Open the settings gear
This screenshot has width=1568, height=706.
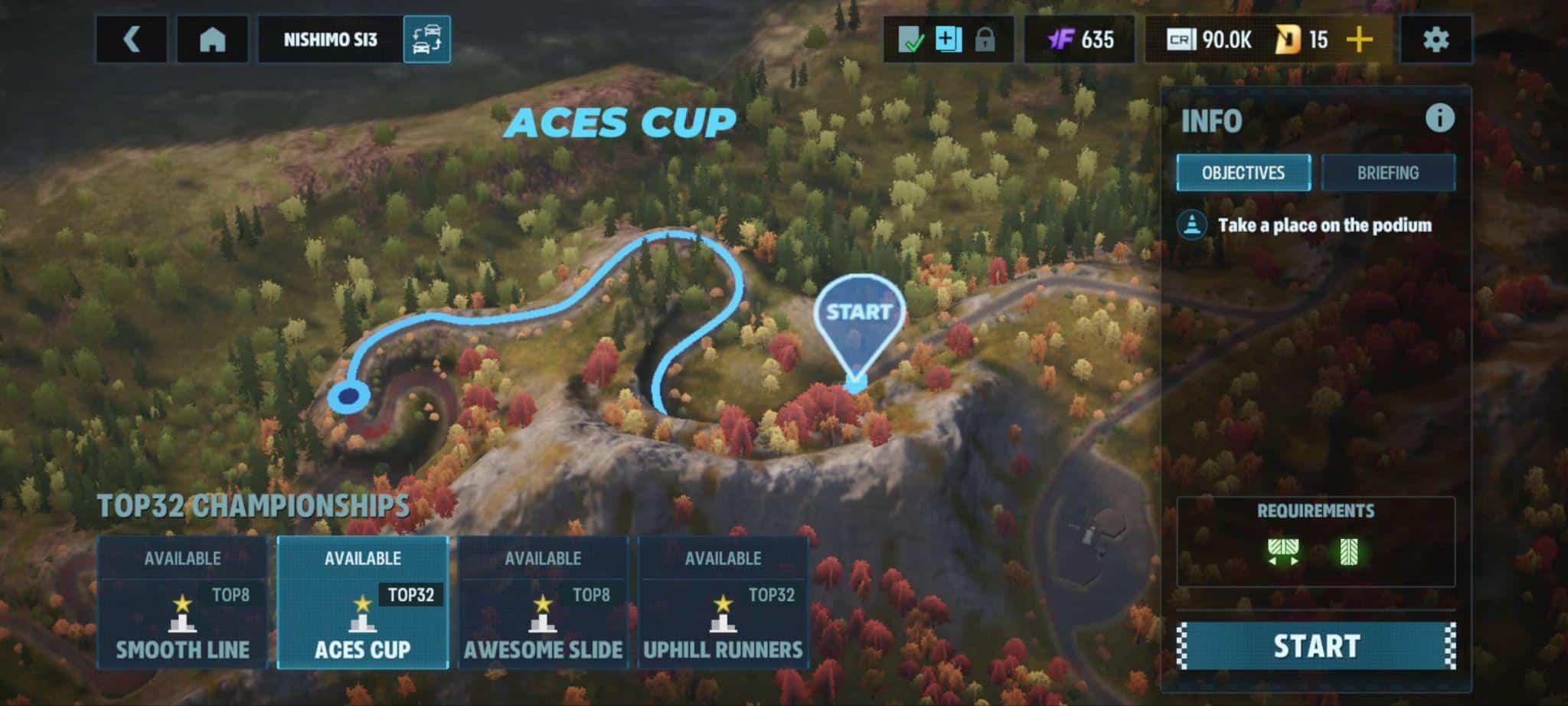1436,40
